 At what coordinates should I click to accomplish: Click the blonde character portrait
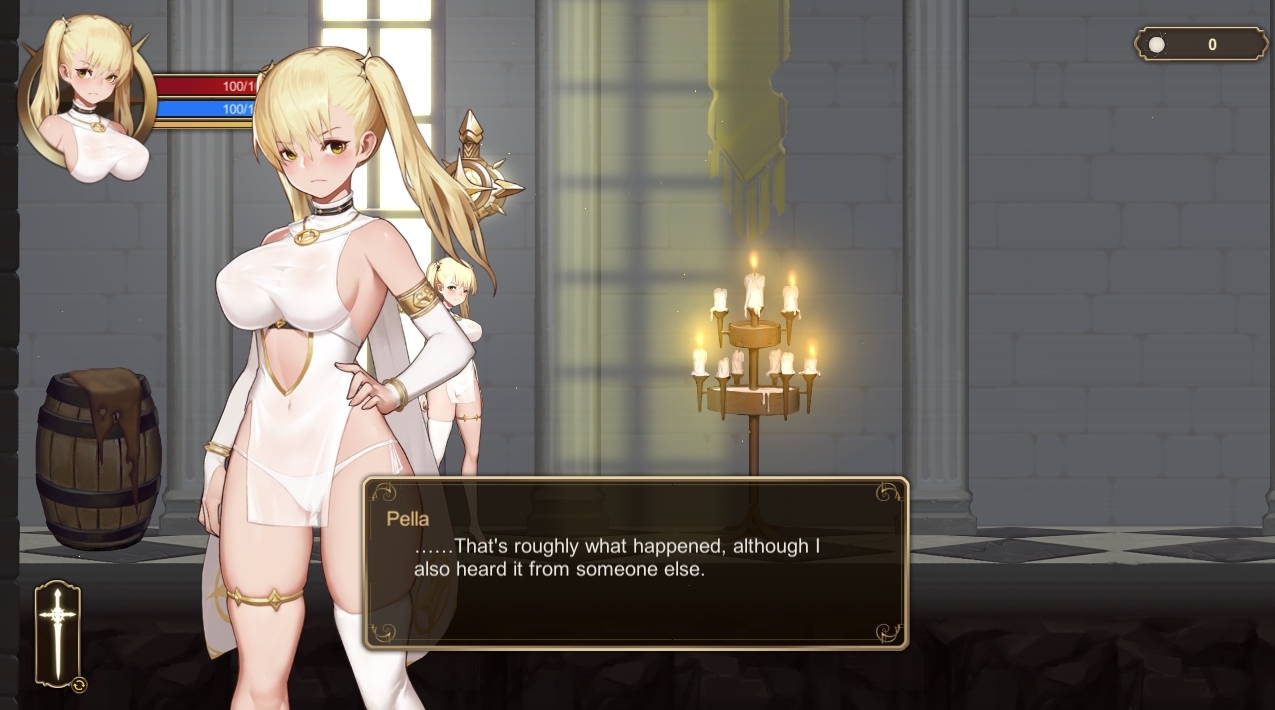tap(88, 100)
